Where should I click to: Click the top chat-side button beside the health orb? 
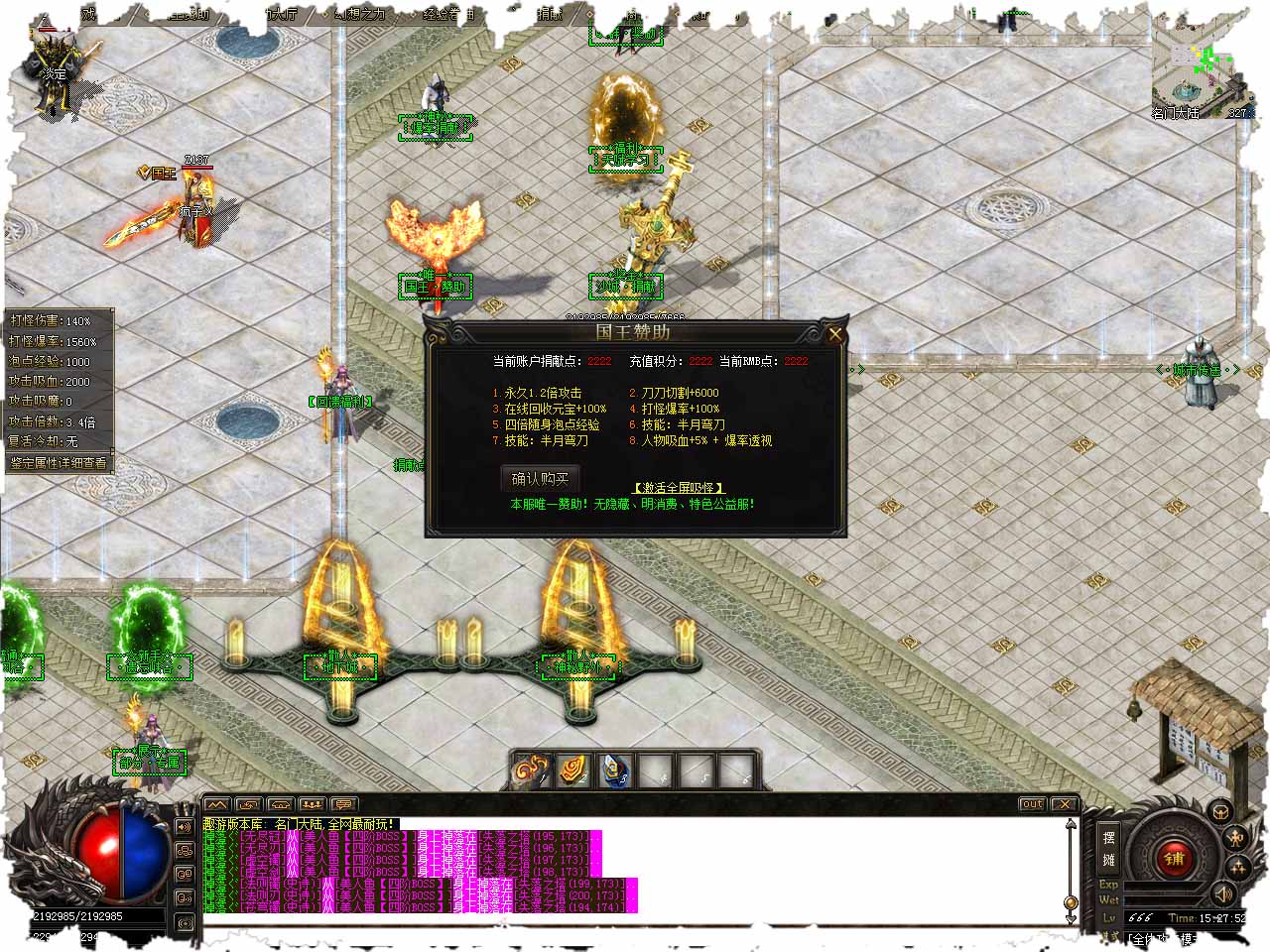185,826
